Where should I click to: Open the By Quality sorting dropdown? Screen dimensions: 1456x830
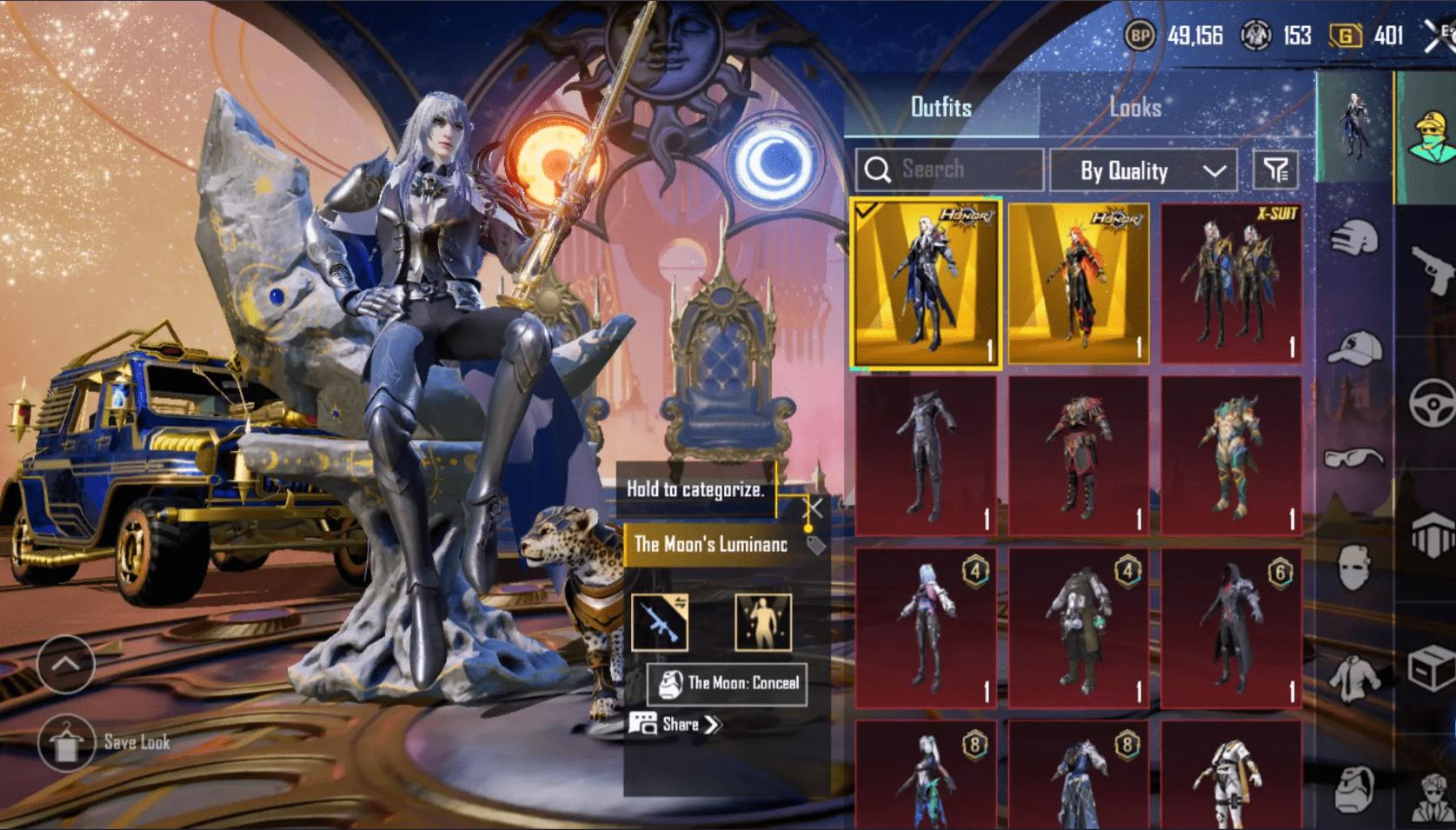(1143, 170)
